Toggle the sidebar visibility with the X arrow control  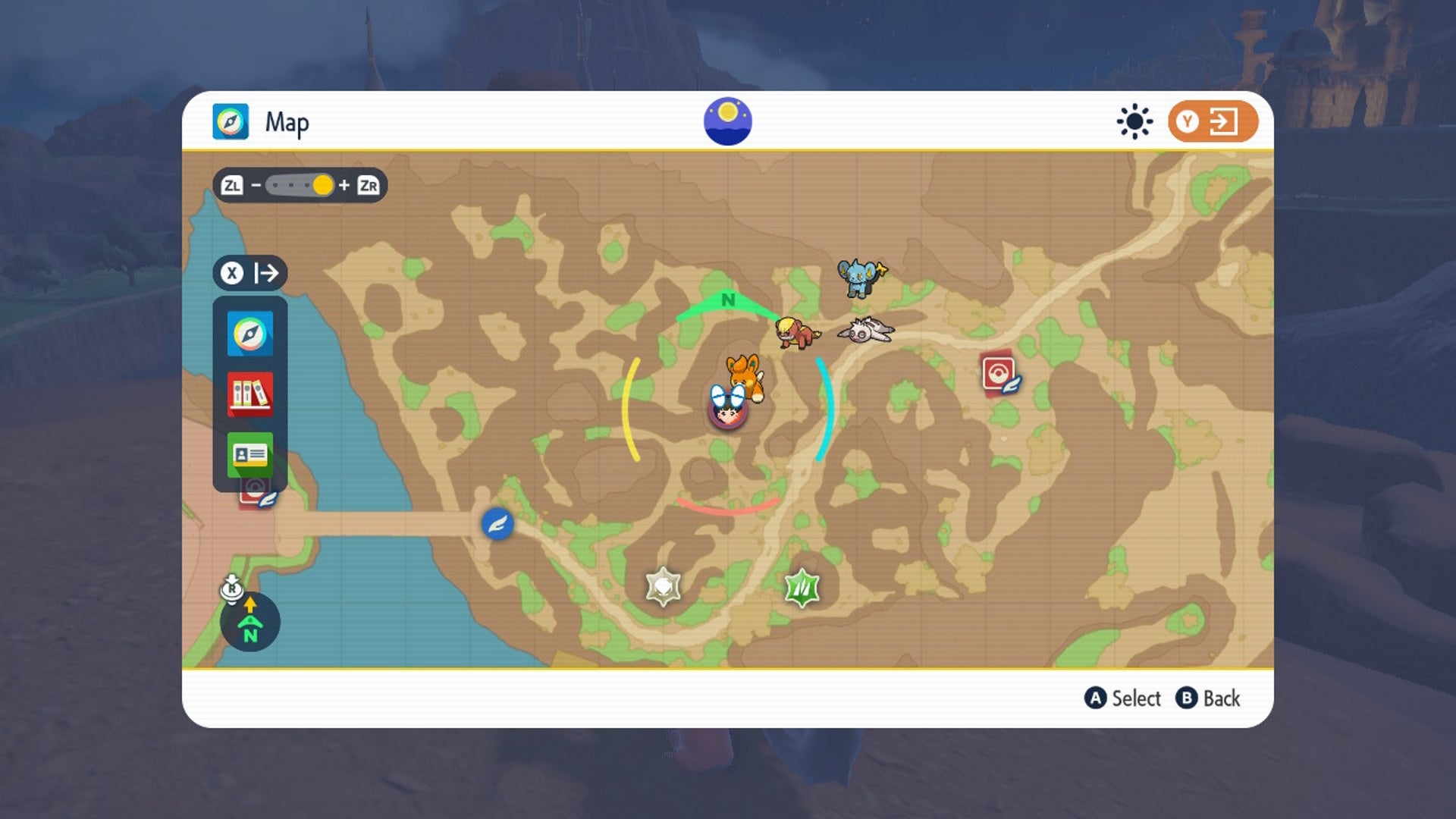coord(250,273)
